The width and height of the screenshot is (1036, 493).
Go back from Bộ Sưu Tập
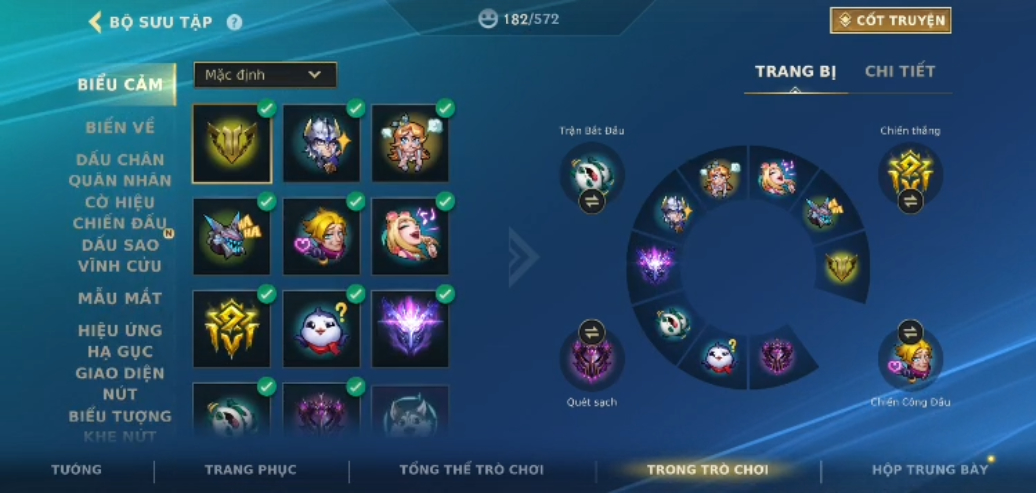click(x=96, y=21)
